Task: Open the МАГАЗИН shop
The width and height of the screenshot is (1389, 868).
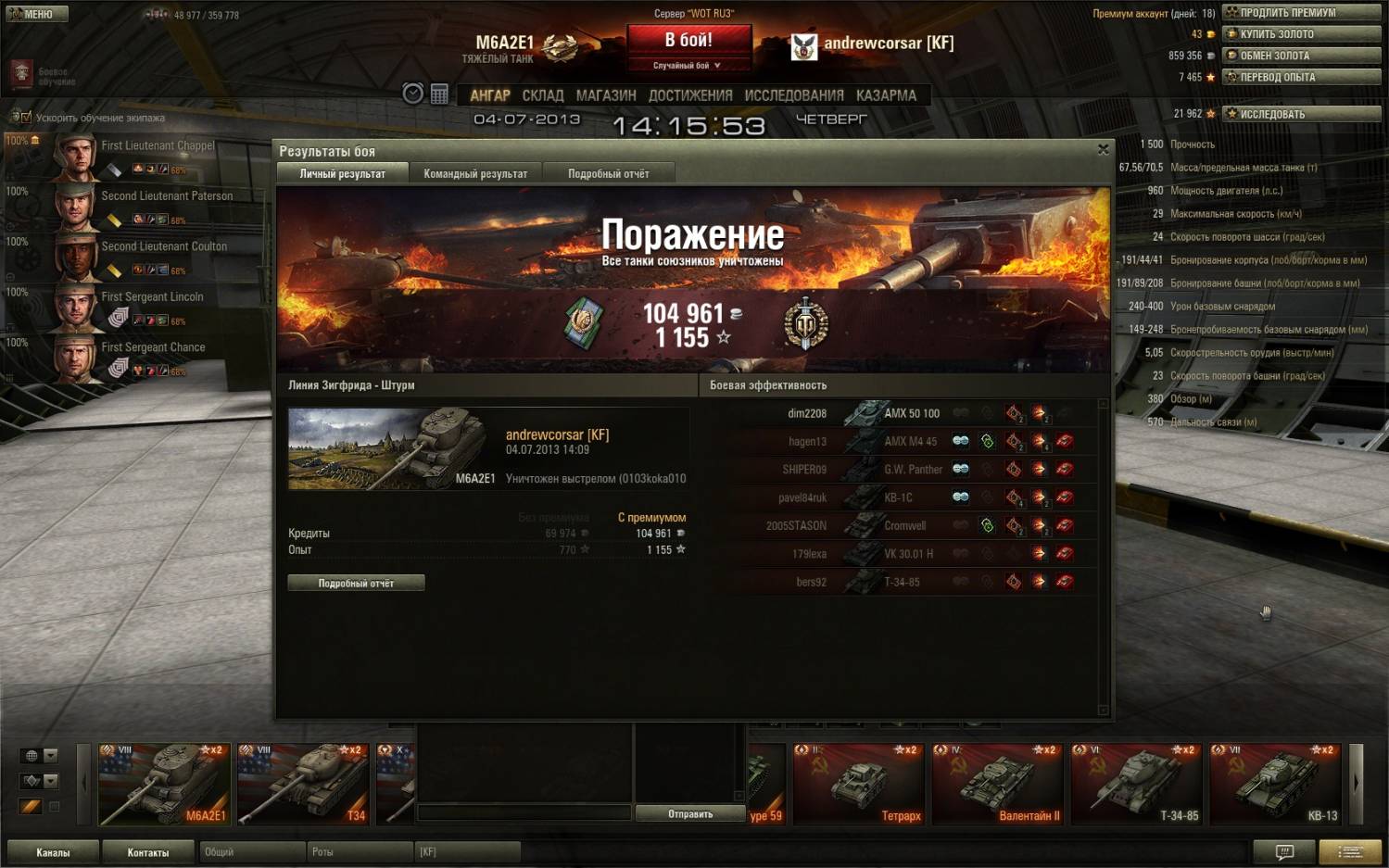Action: pos(606,95)
